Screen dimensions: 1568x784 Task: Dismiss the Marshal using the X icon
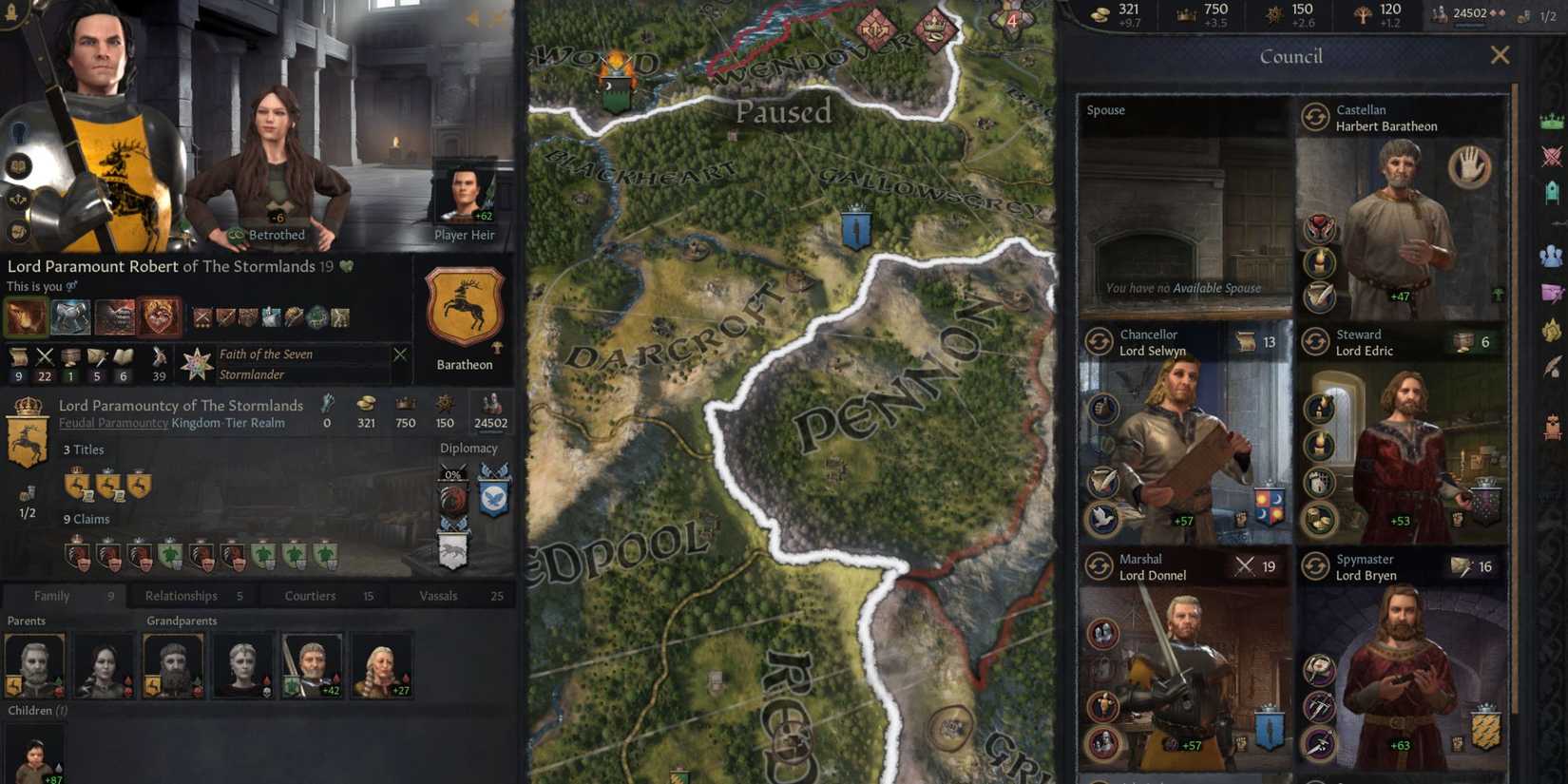[1244, 565]
